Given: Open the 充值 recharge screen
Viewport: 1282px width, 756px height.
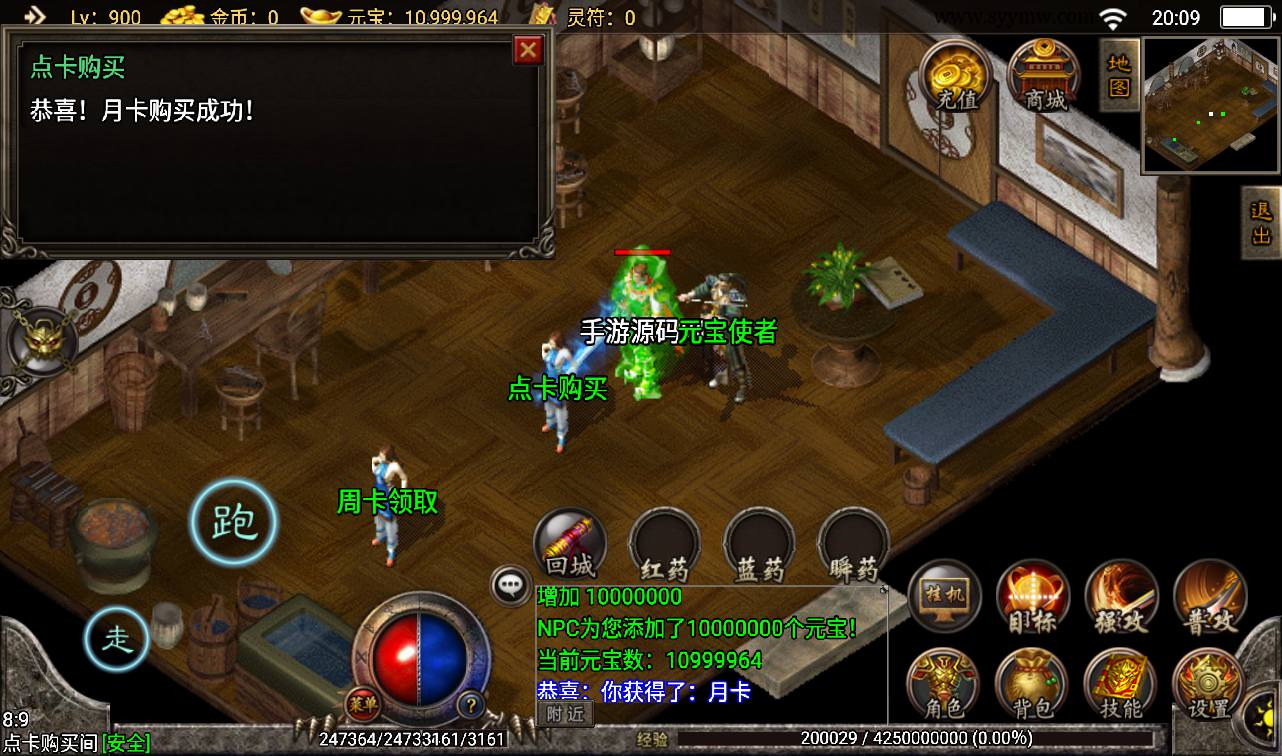Looking at the screenshot, I should pyautogui.click(x=956, y=74).
